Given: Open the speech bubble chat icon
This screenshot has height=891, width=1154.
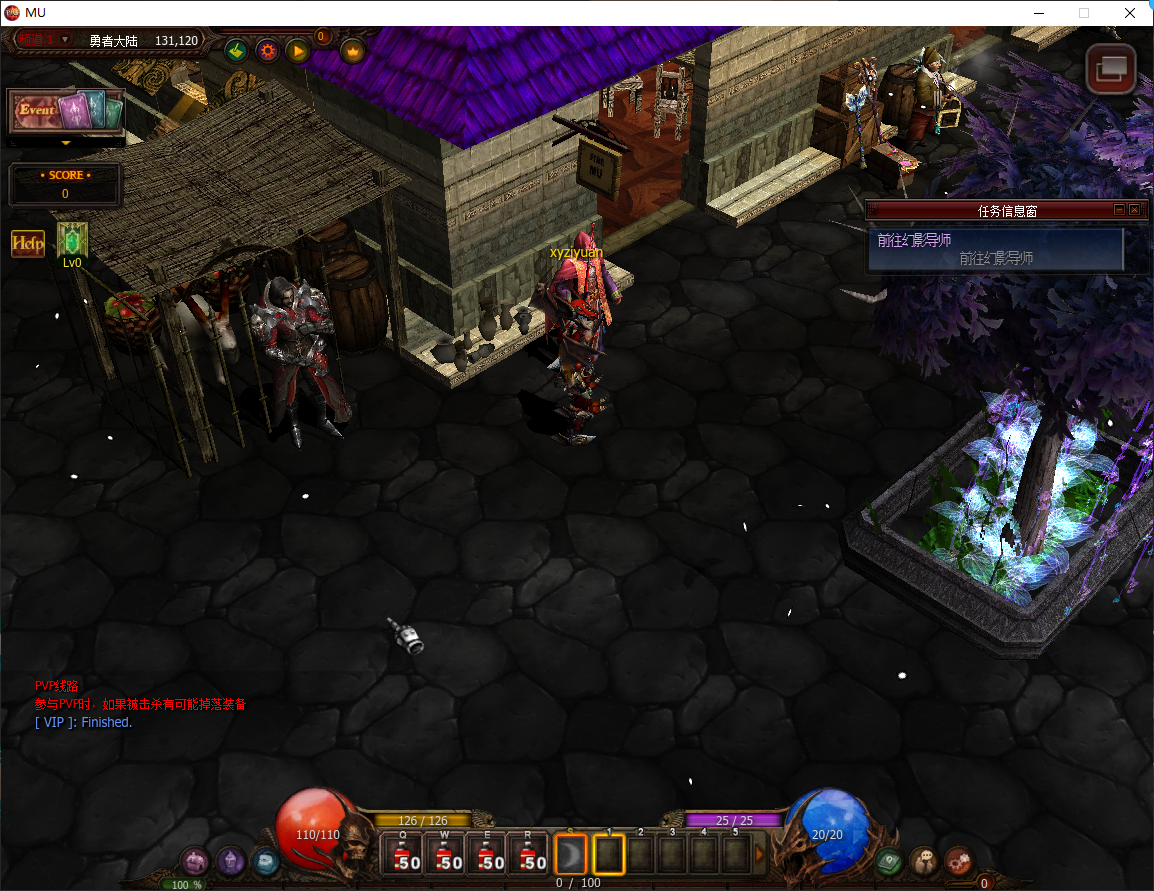Looking at the screenshot, I should pyautogui.click(x=923, y=859).
